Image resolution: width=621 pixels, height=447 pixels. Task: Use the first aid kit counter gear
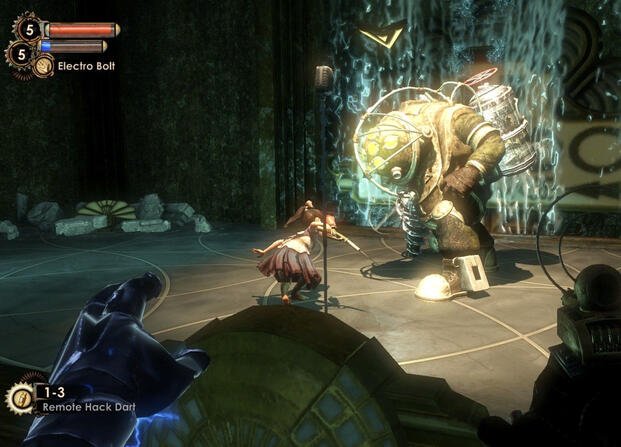click(31, 28)
